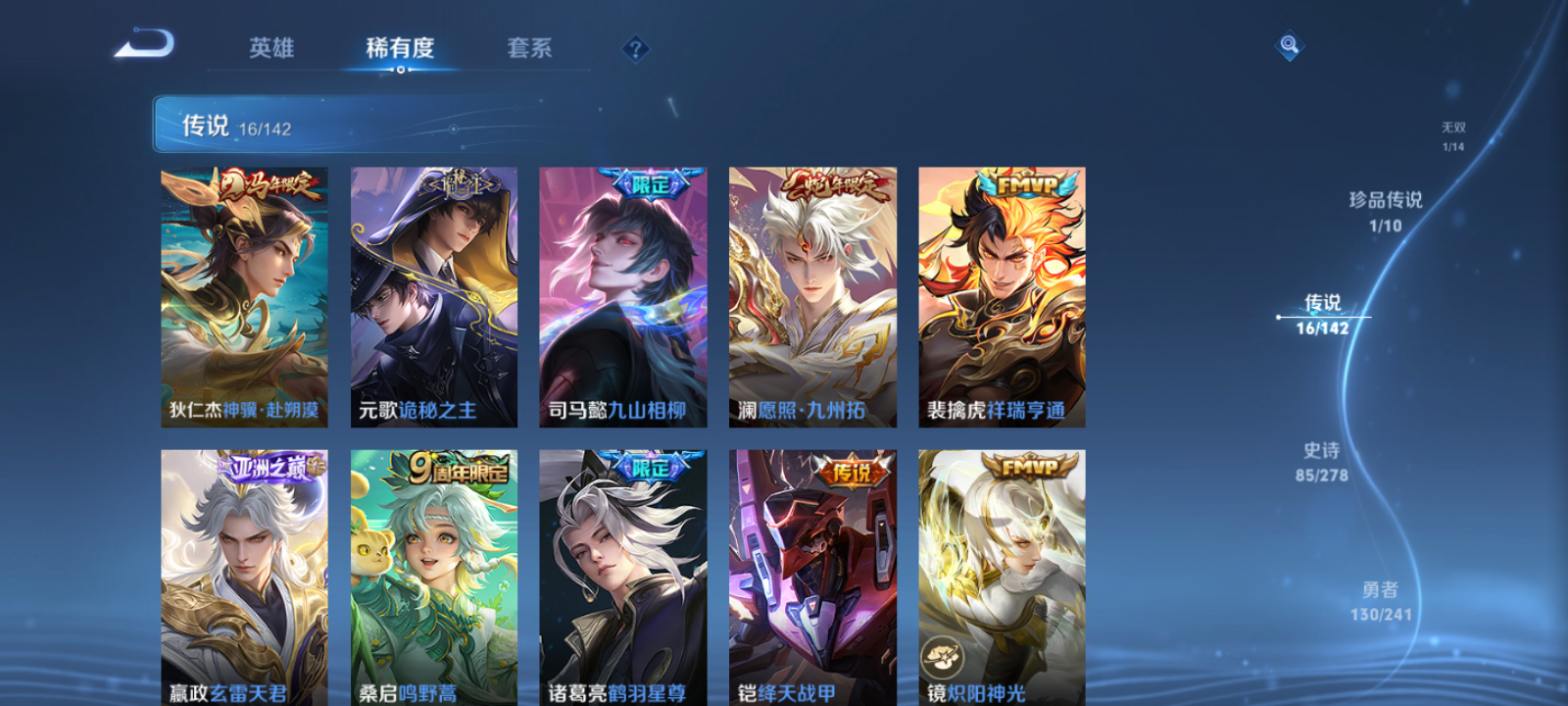Viewport: 1568px width, 706px height.
Task: Open 元歌诡秘之主 skin thumbnail
Action: [x=434, y=294]
